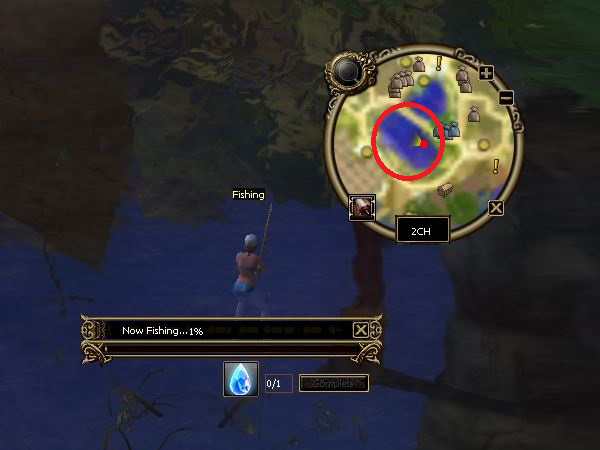Click the top yellow exclamation quest marker

point(438,63)
